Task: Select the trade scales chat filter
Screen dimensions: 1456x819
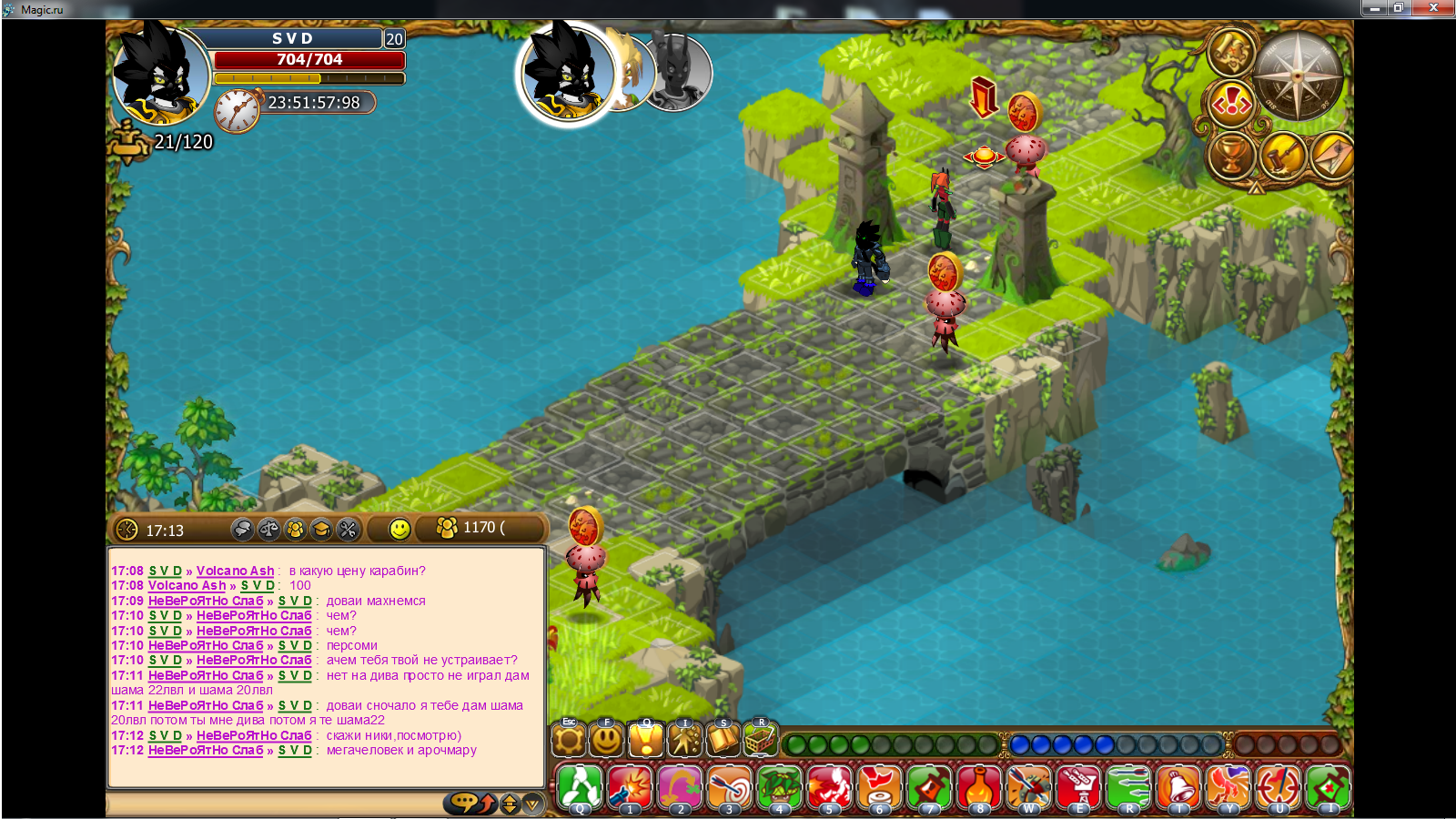Action: coord(268,529)
